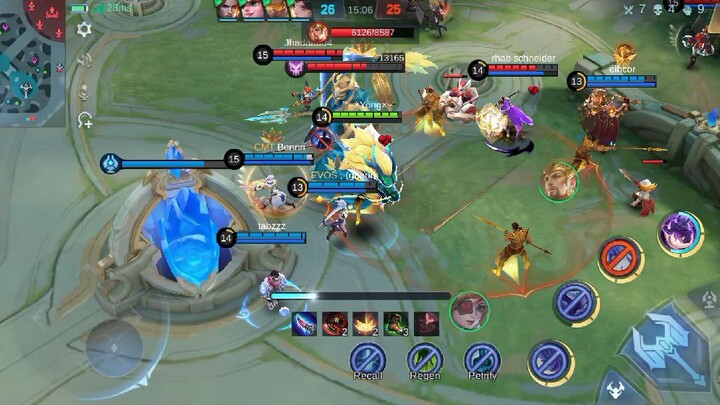Toggle the speaker voice chat icon
The image size is (720, 405).
click(x=85, y=60)
